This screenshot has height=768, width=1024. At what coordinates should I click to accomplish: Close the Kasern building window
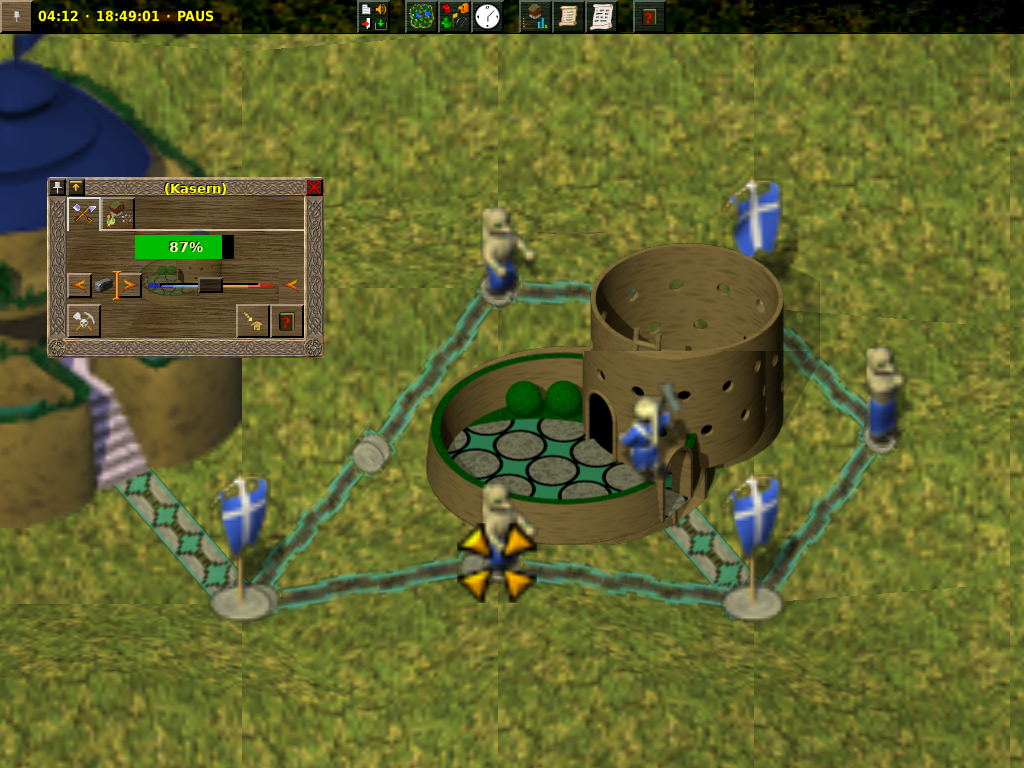(314, 187)
